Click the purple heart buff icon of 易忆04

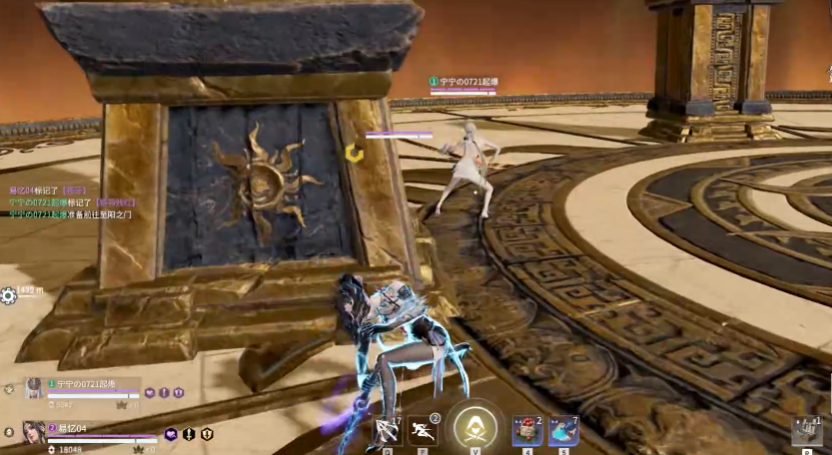(171, 434)
